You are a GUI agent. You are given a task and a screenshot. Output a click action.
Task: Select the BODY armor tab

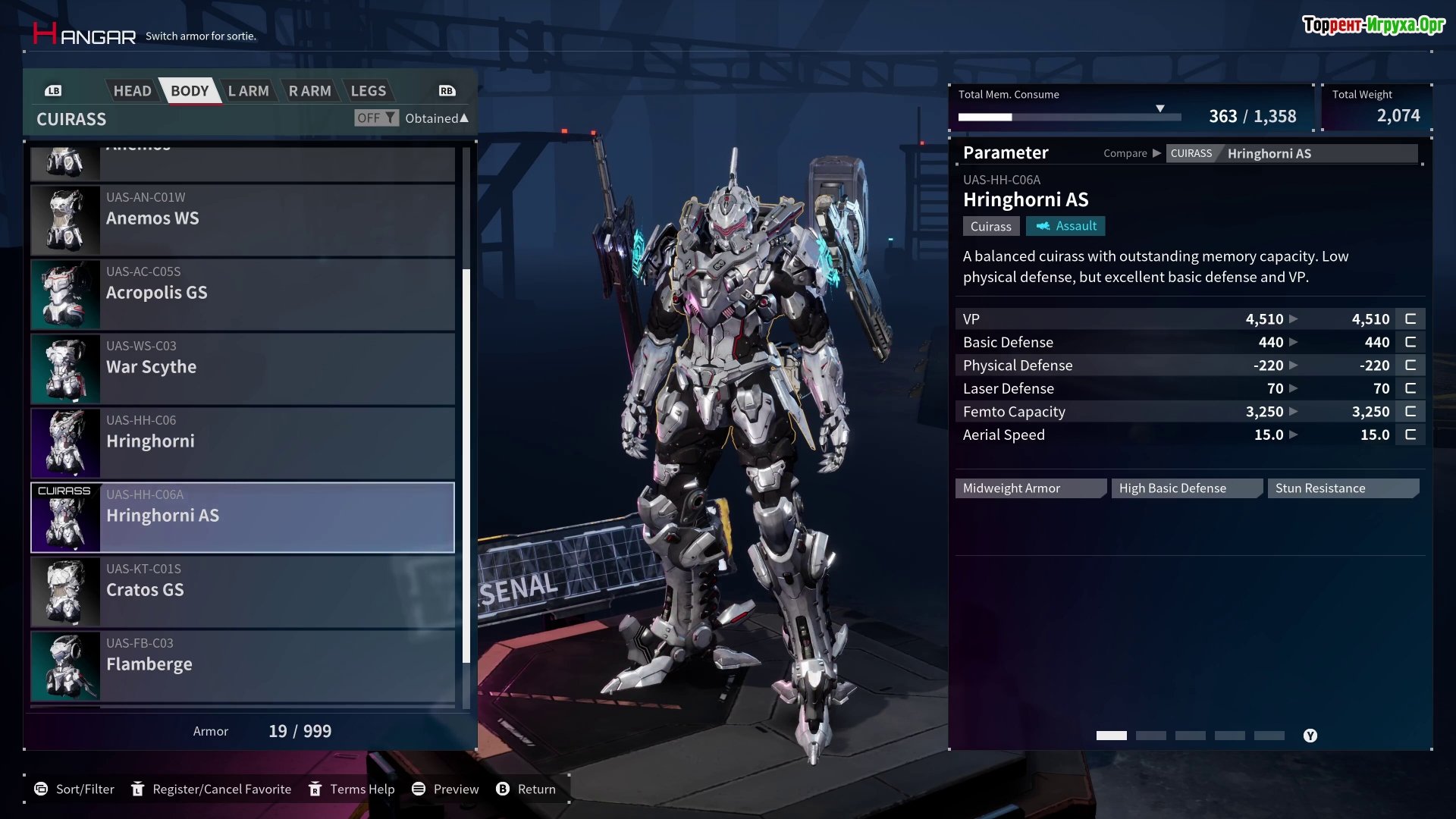189,91
